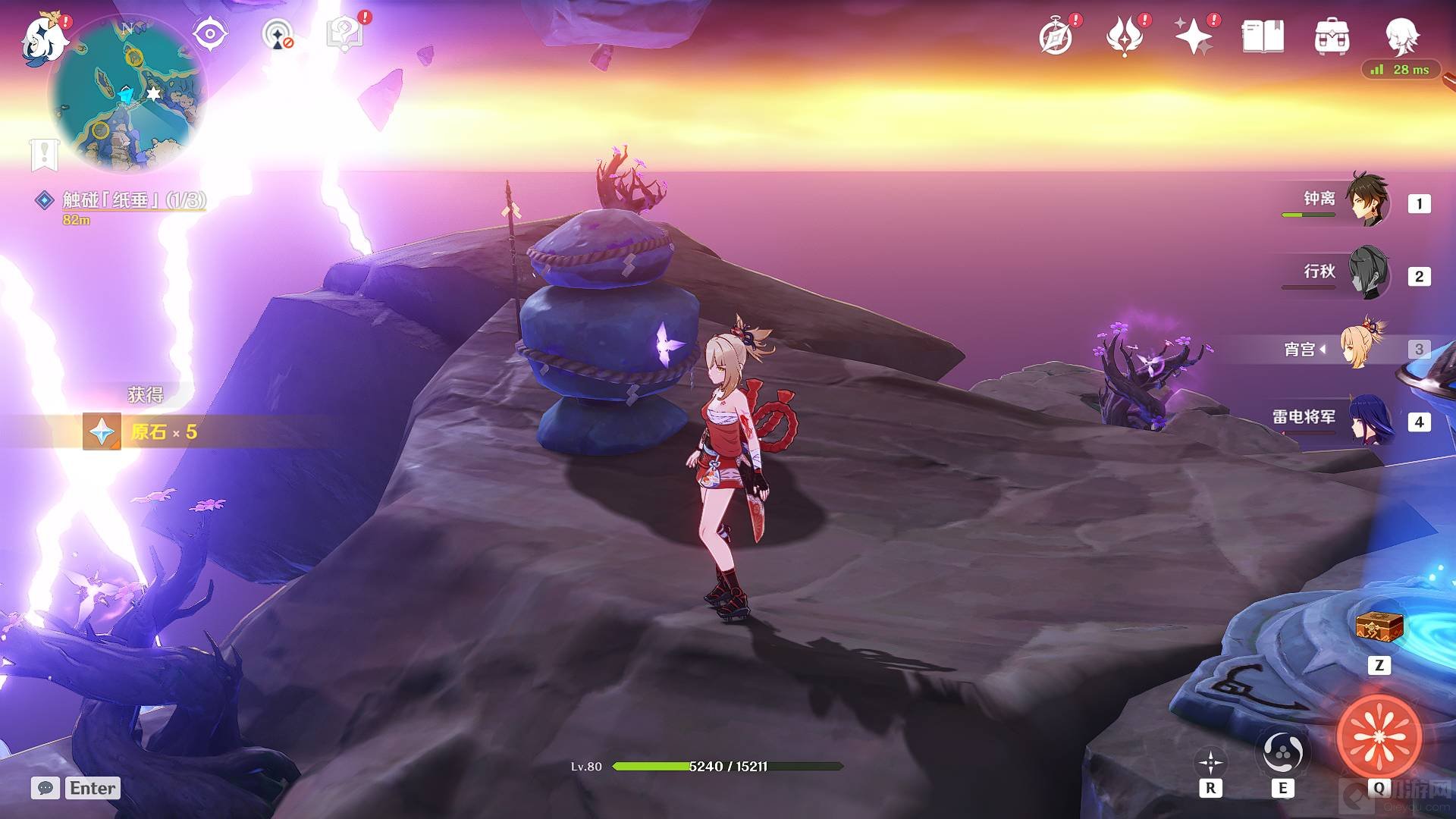Toggle the elemental sight eye icon
The image size is (1456, 819).
pyautogui.click(x=210, y=34)
